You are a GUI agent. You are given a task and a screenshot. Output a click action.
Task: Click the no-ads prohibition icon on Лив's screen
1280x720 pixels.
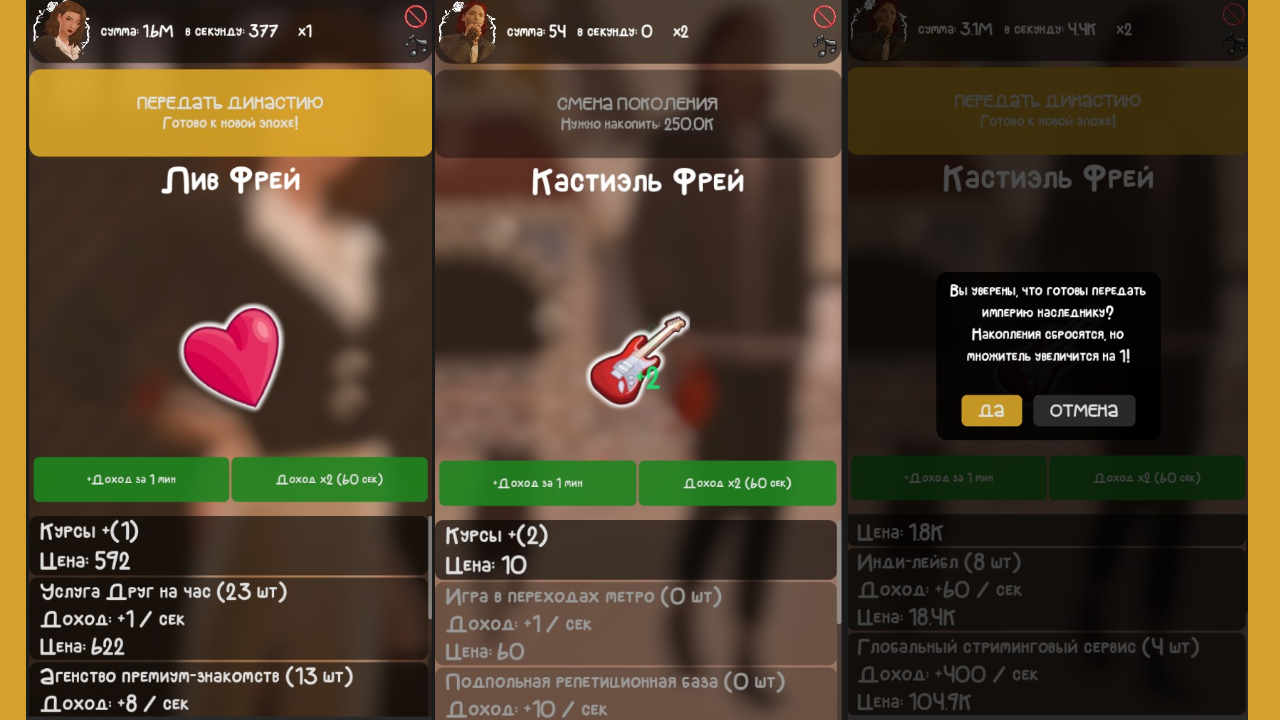pos(416,16)
